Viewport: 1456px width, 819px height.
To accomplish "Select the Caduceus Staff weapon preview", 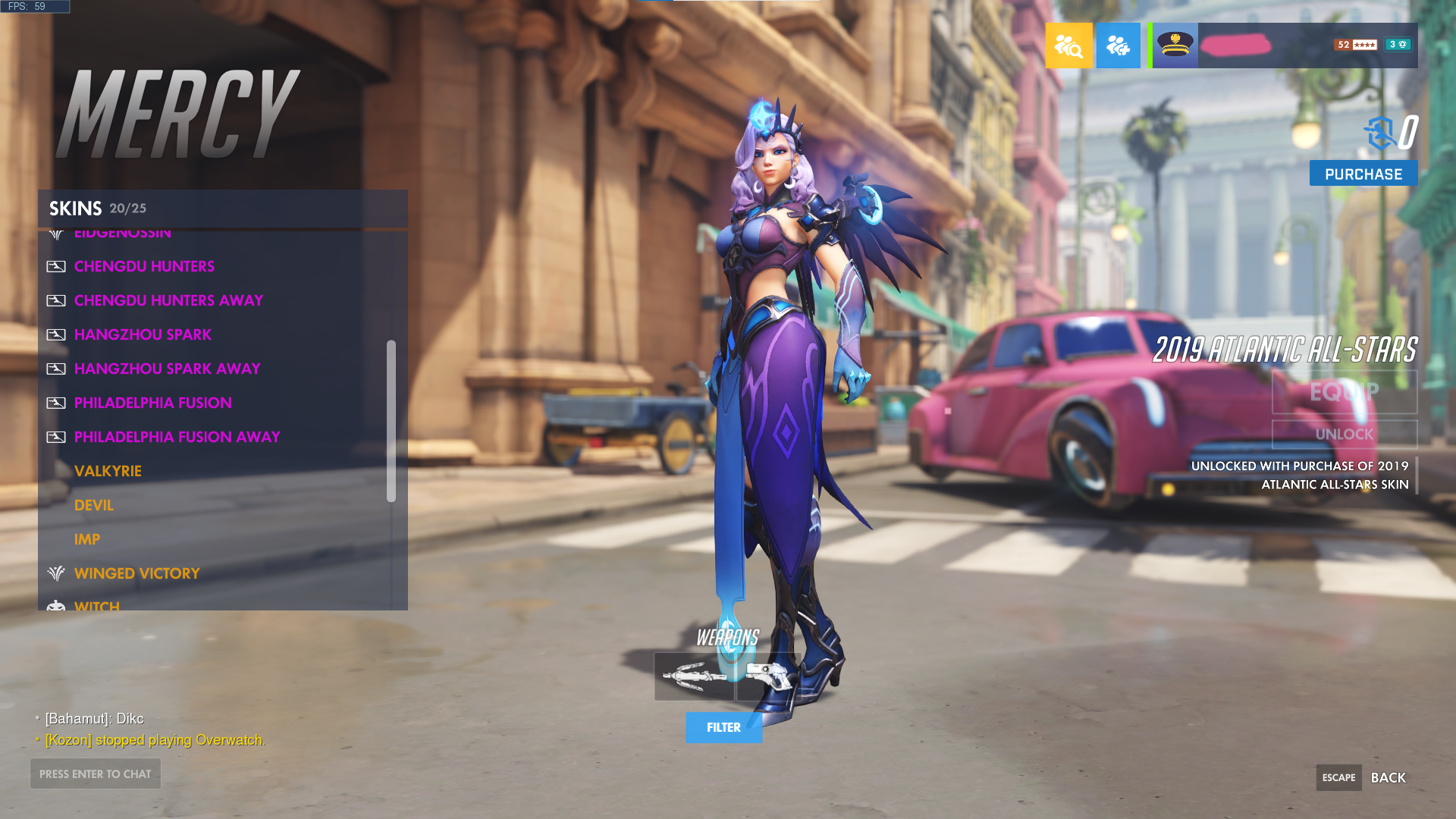I will coord(693,676).
